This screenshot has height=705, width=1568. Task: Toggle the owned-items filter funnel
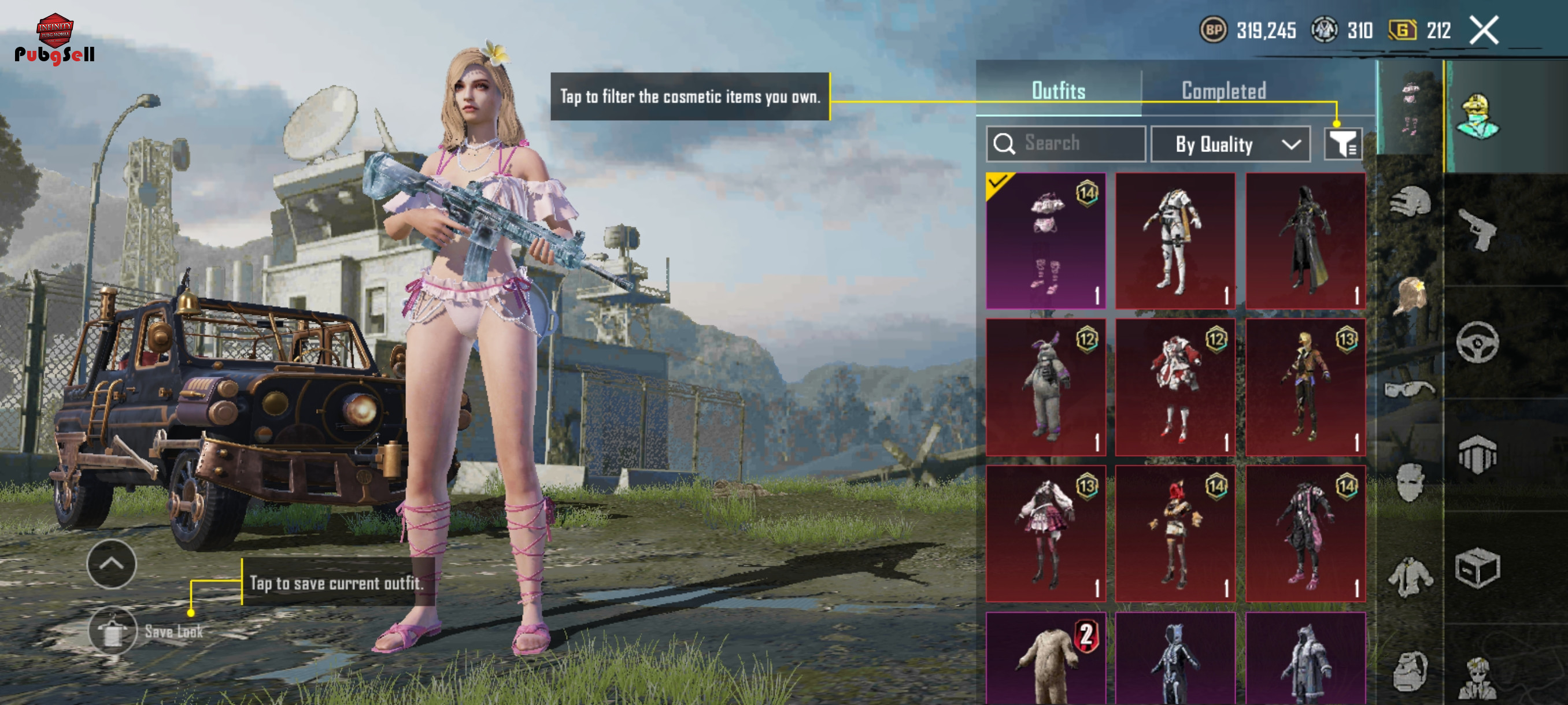1341,144
